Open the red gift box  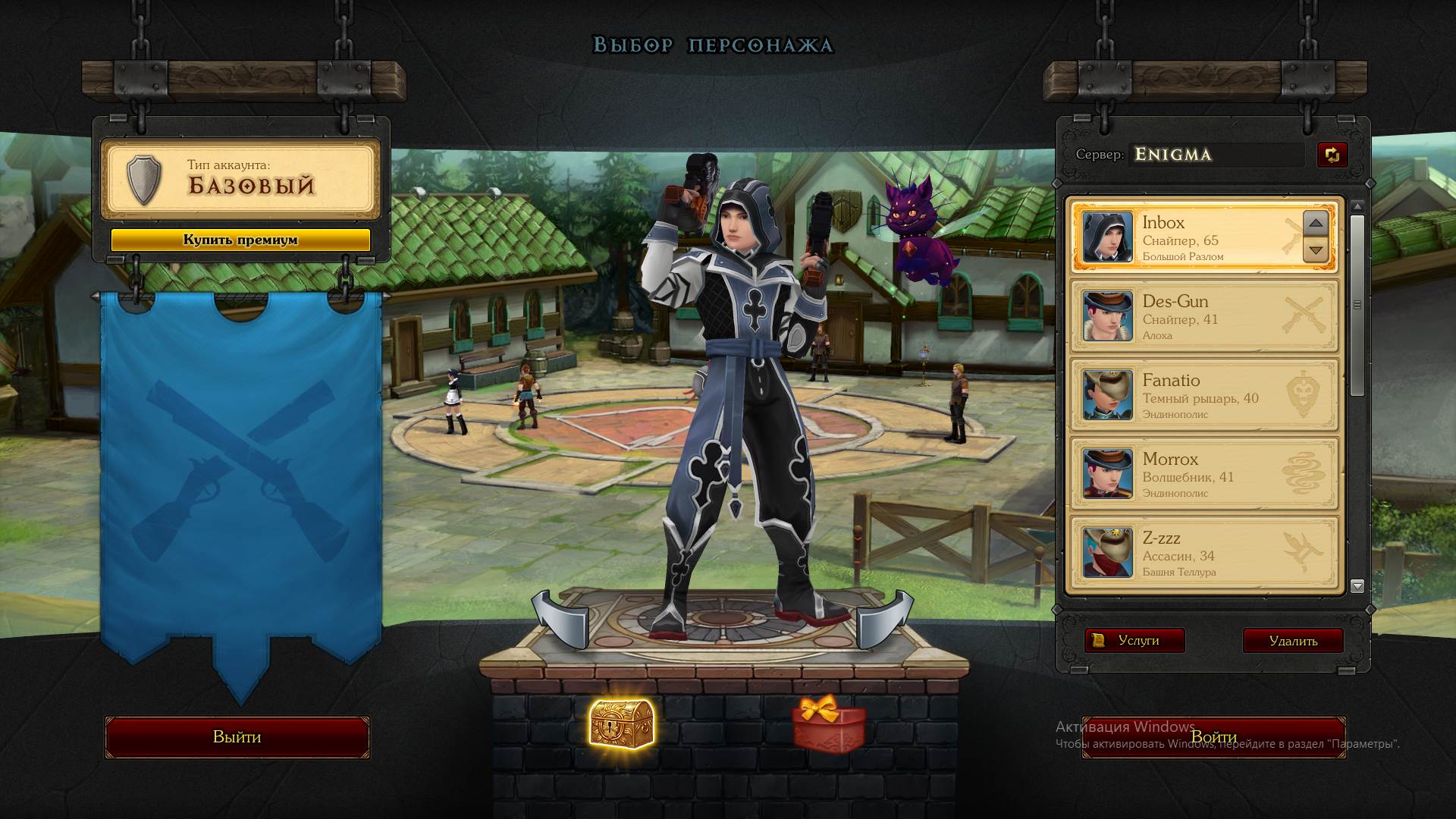tap(829, 724)
